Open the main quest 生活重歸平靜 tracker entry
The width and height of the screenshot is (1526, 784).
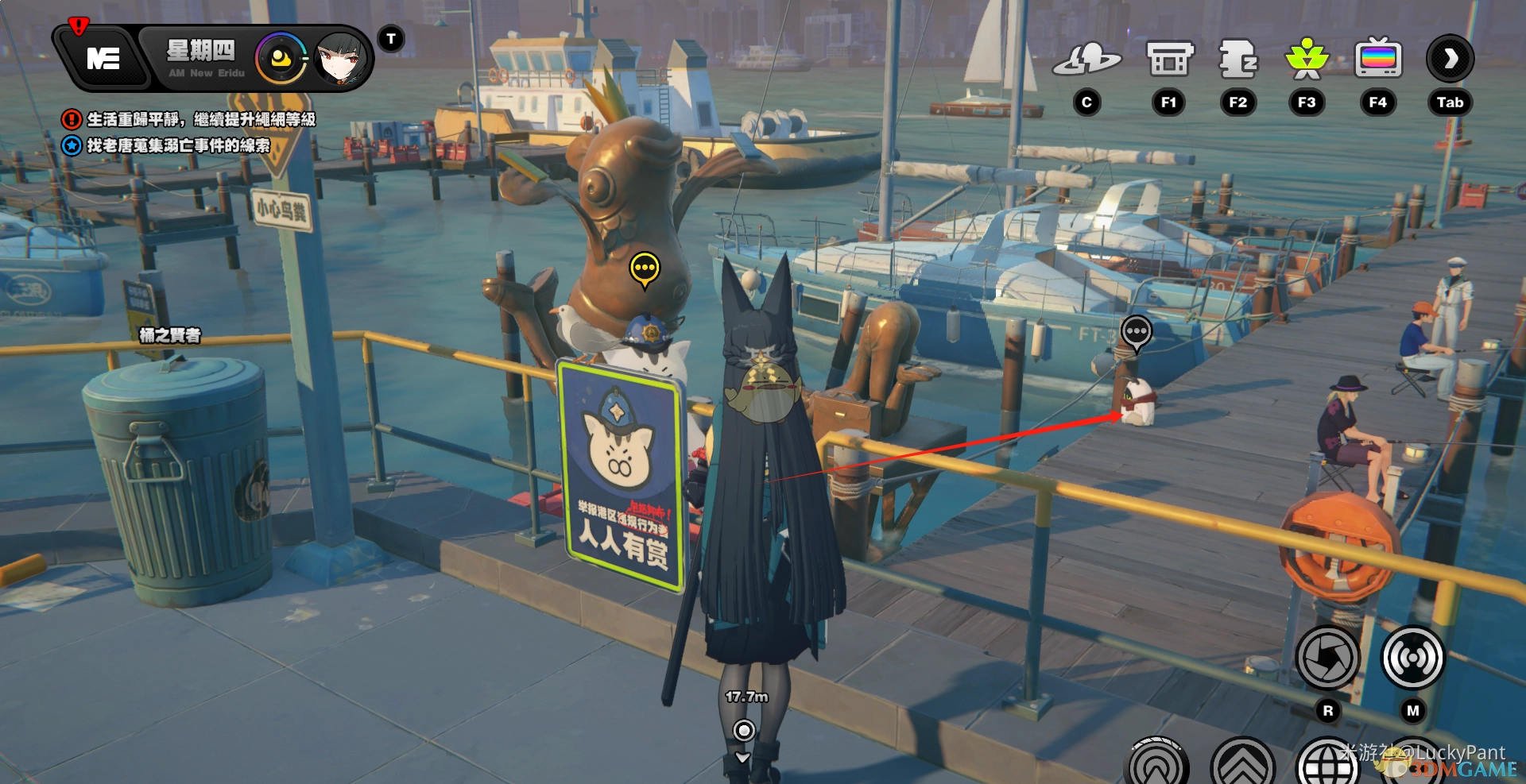pyautogui.click(x=200, y=119)
